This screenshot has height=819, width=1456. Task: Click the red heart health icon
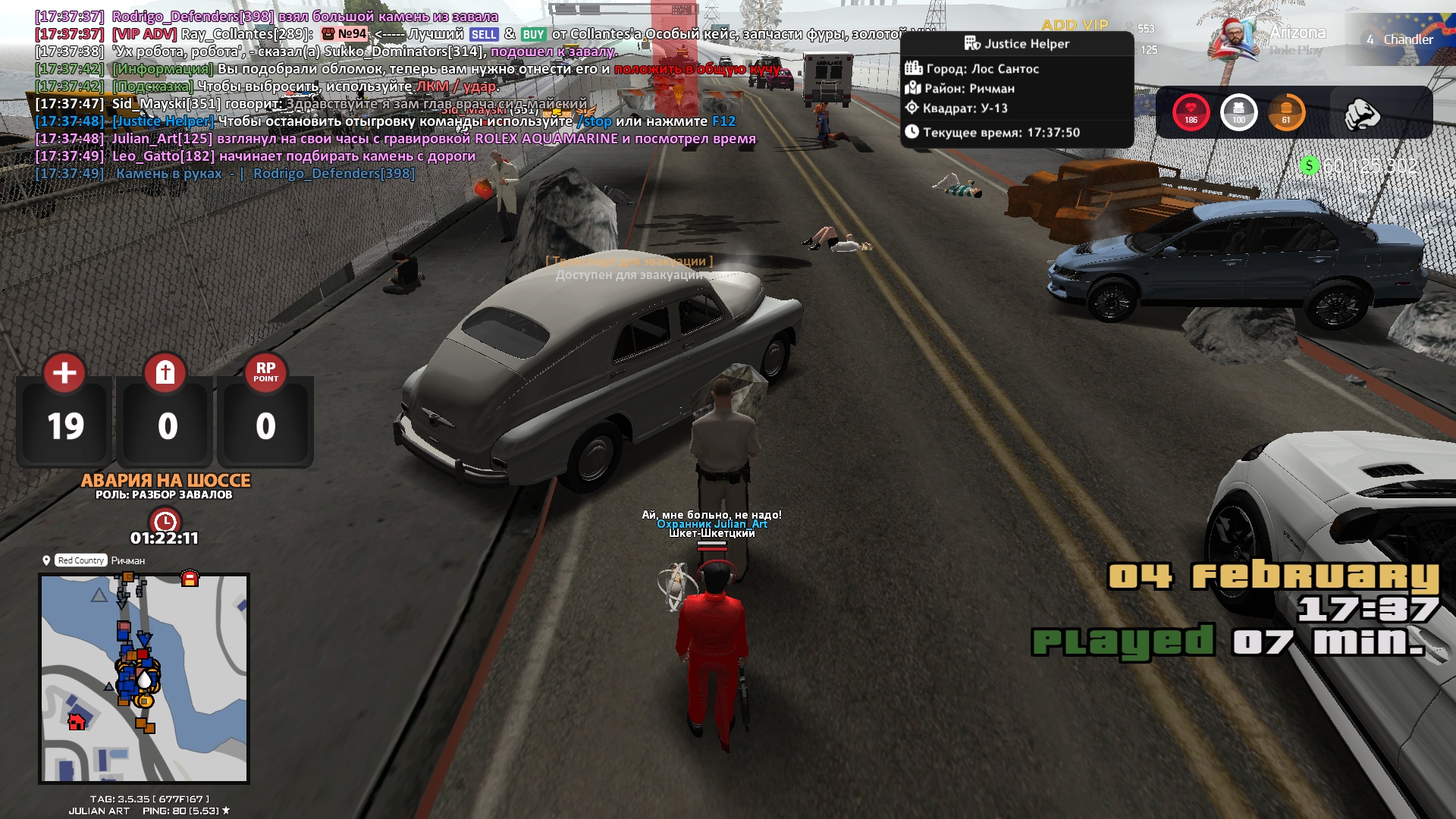tap(1191, 112)
